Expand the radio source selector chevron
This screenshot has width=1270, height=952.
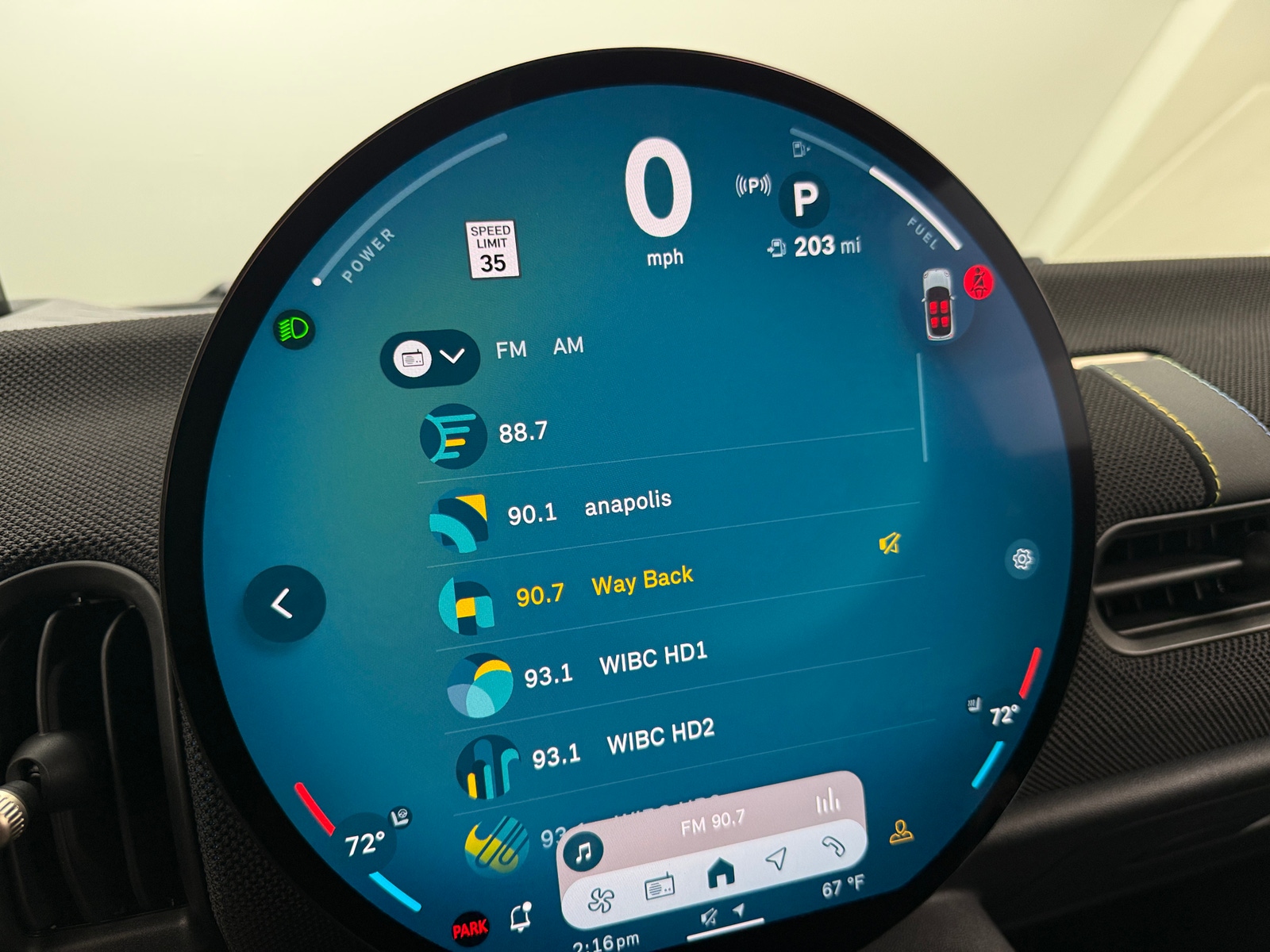[x=453, y=357]
